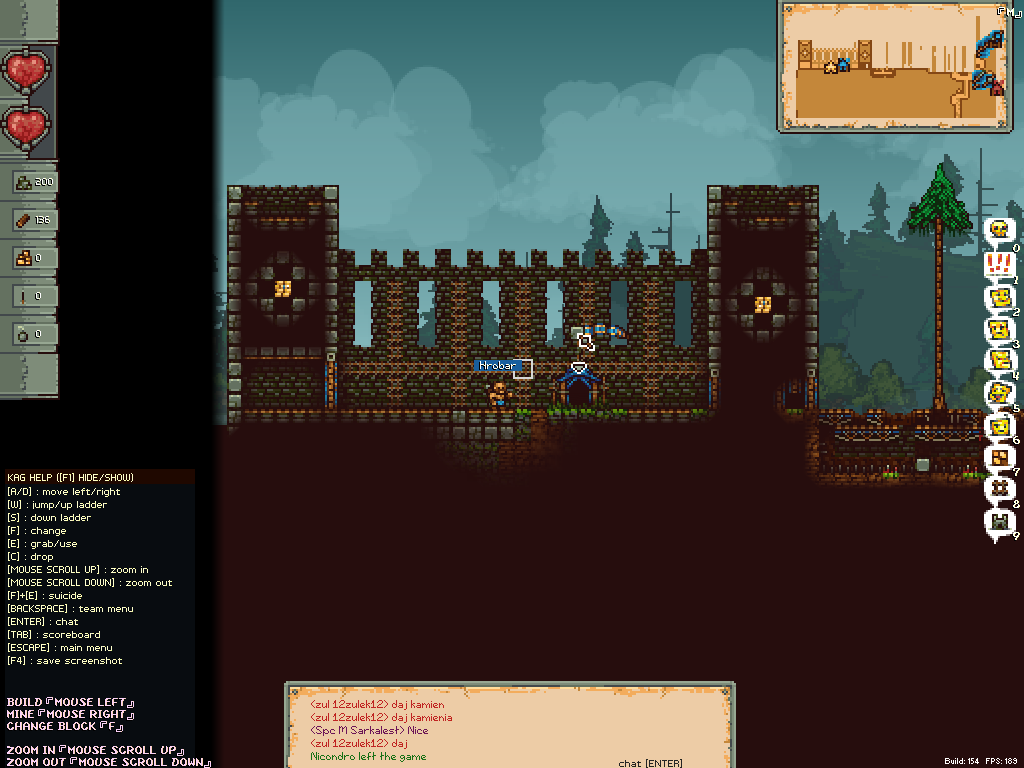
Task: Activate the chat [ENTER] input line
Action: coord(650,763)
